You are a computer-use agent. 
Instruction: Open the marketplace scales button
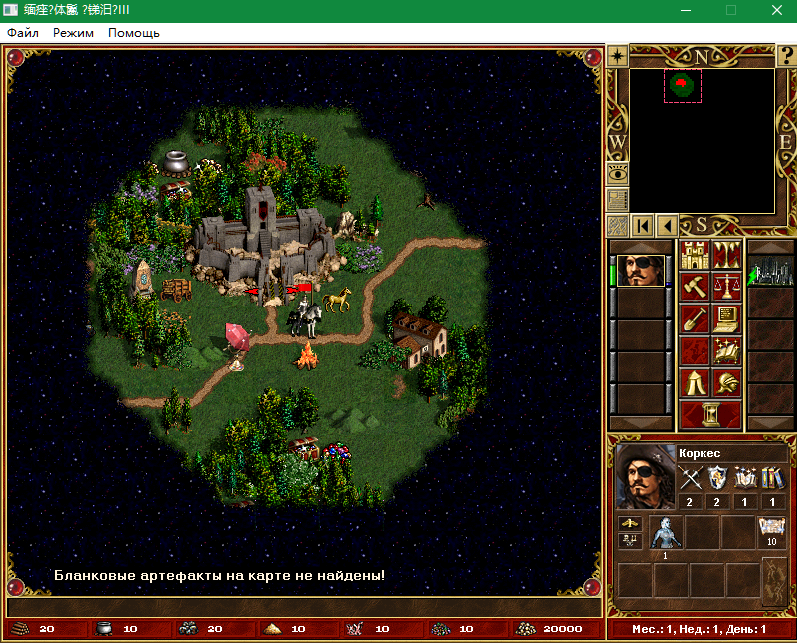pos(726,288)
